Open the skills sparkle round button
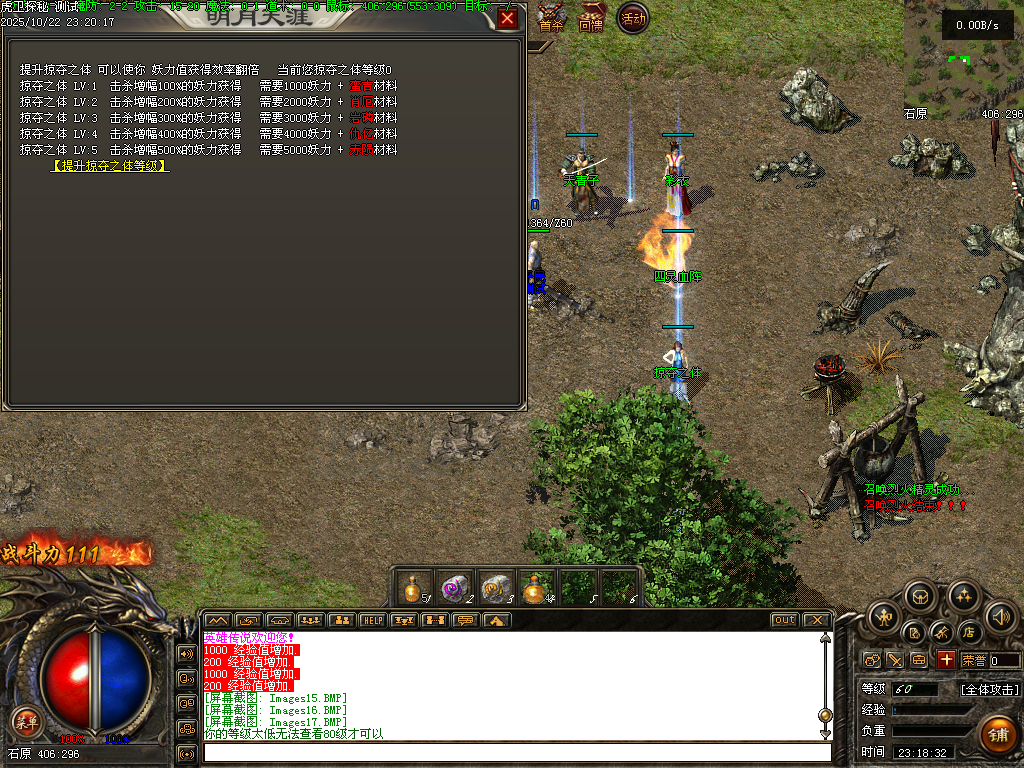Image resolution: width=1024 pixels, height=768 pixels. 962,597
